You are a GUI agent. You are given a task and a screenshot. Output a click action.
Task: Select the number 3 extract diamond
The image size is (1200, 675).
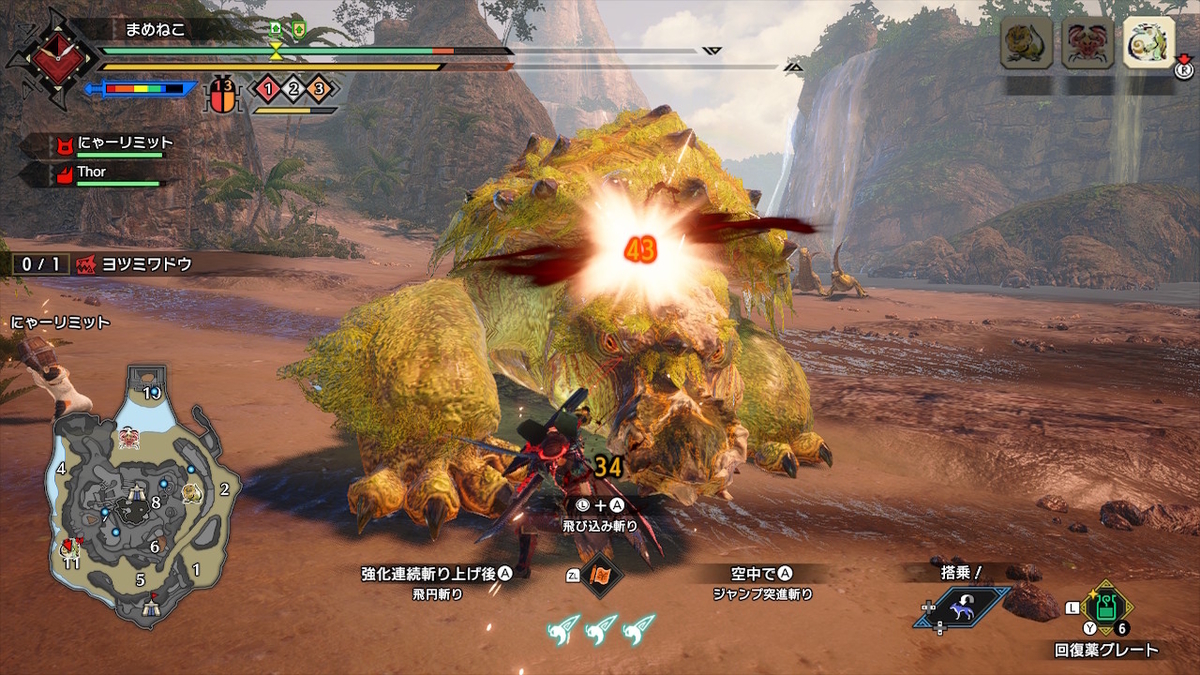coord(319,89)
